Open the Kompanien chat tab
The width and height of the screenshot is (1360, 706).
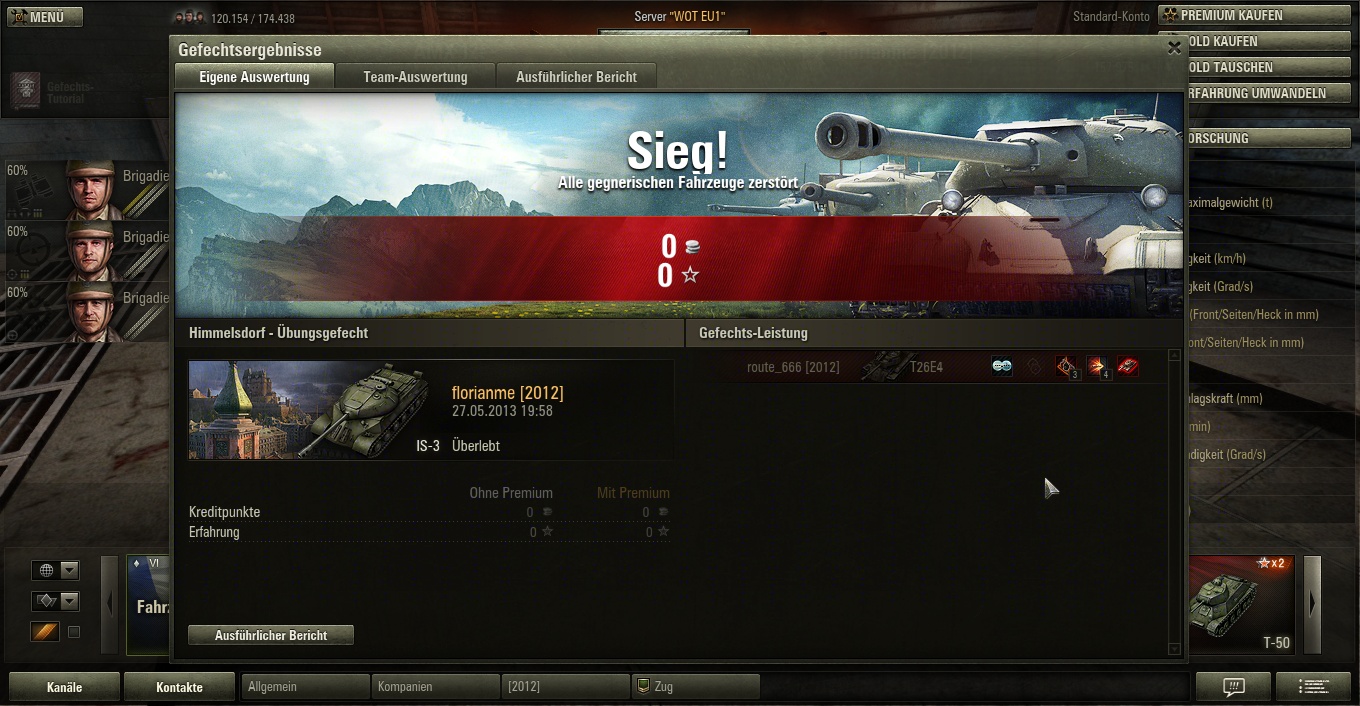[435, 687]
